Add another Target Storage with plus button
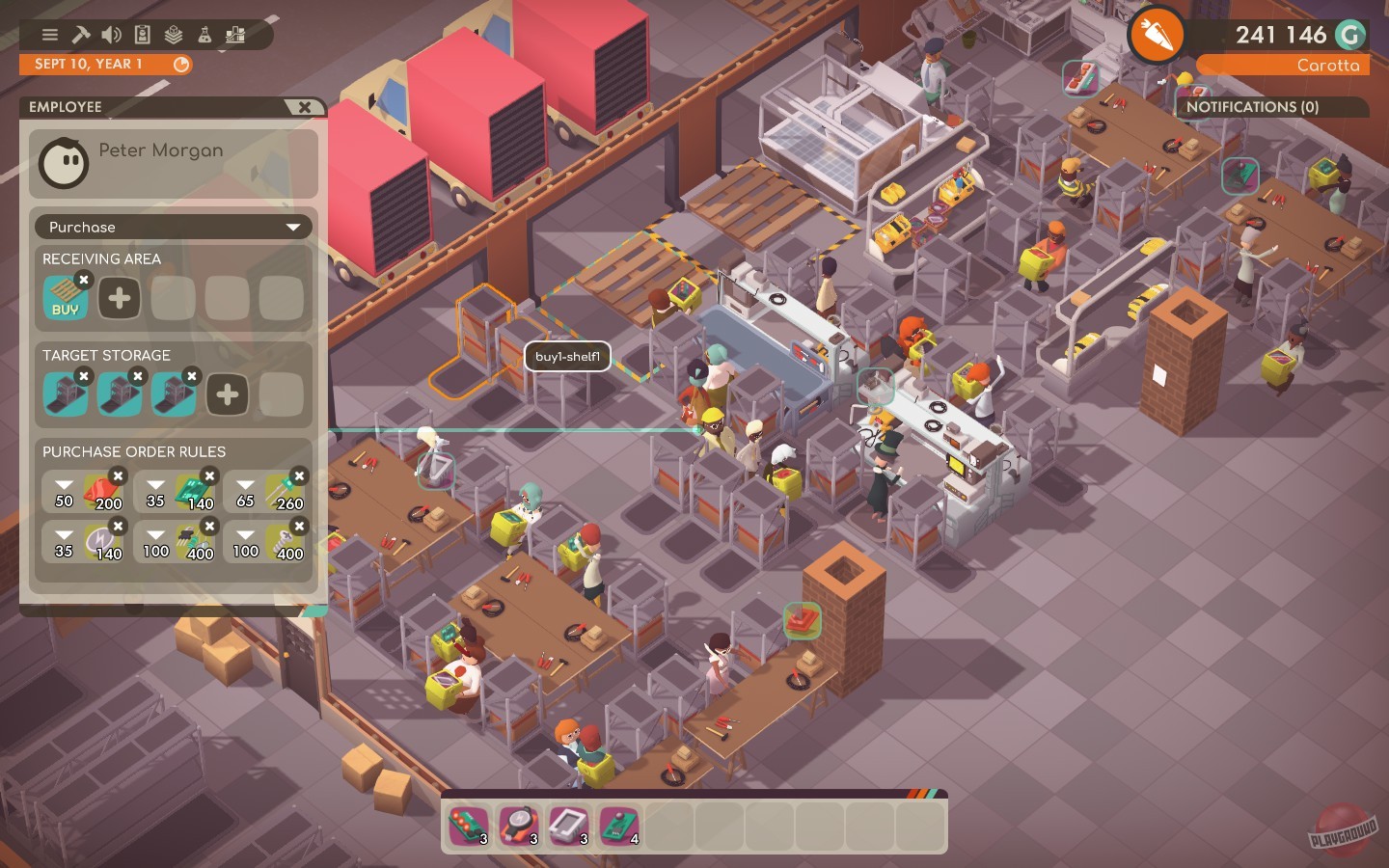 pyautogui.click(x=228, y=393)
